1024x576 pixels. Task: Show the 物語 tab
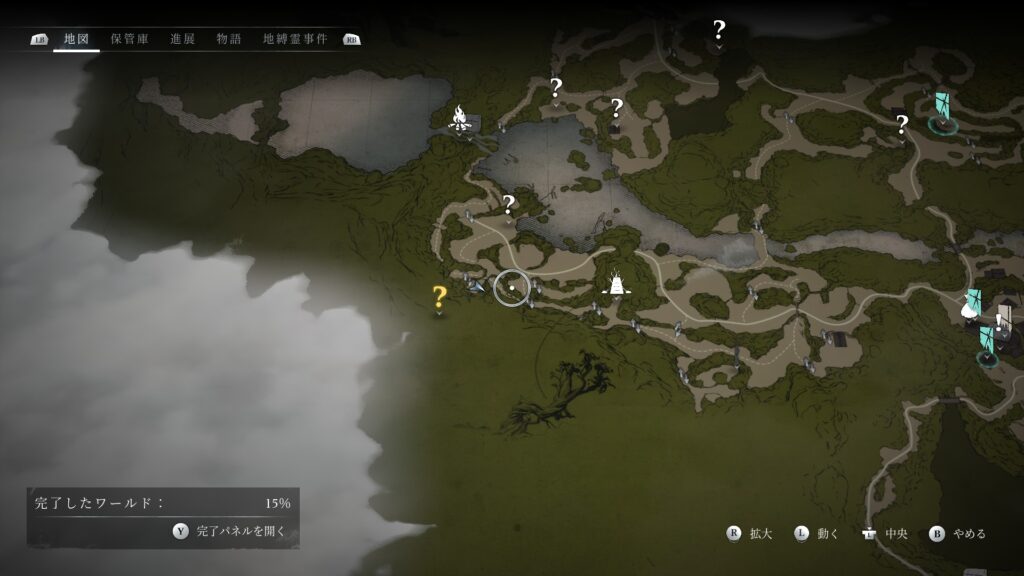coord(229,39)
